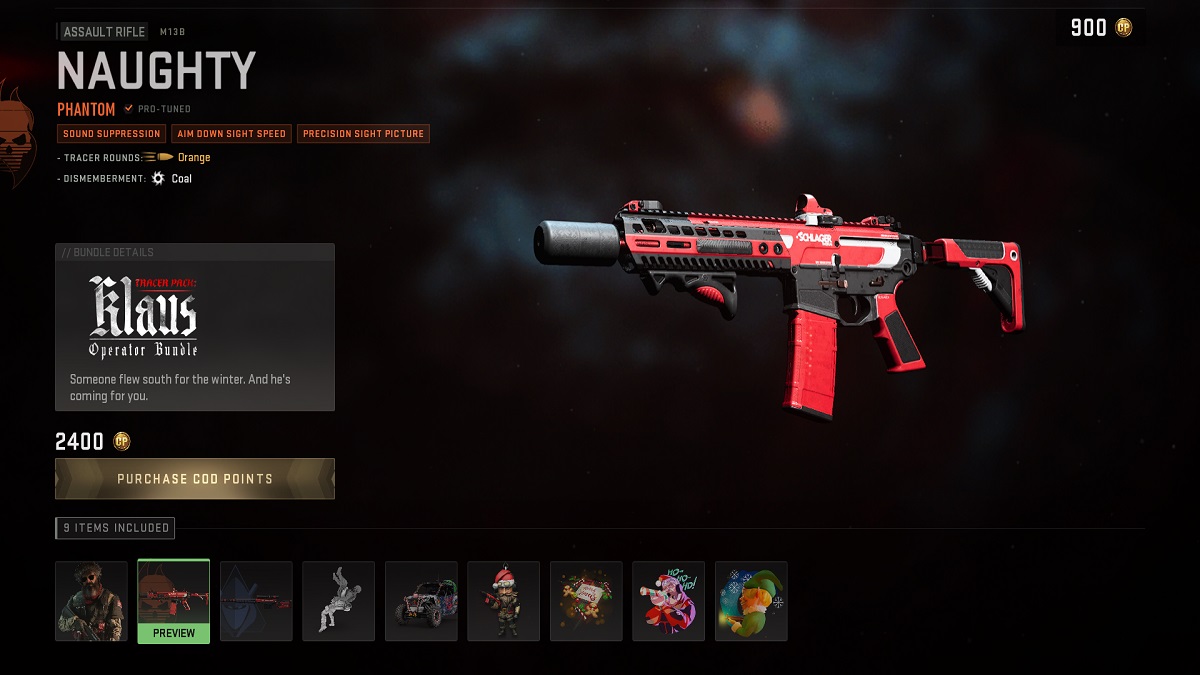Select the Klaus operator skin thumbnail
The width and height of the screenshot is (1200, 675).
(92, 600)
